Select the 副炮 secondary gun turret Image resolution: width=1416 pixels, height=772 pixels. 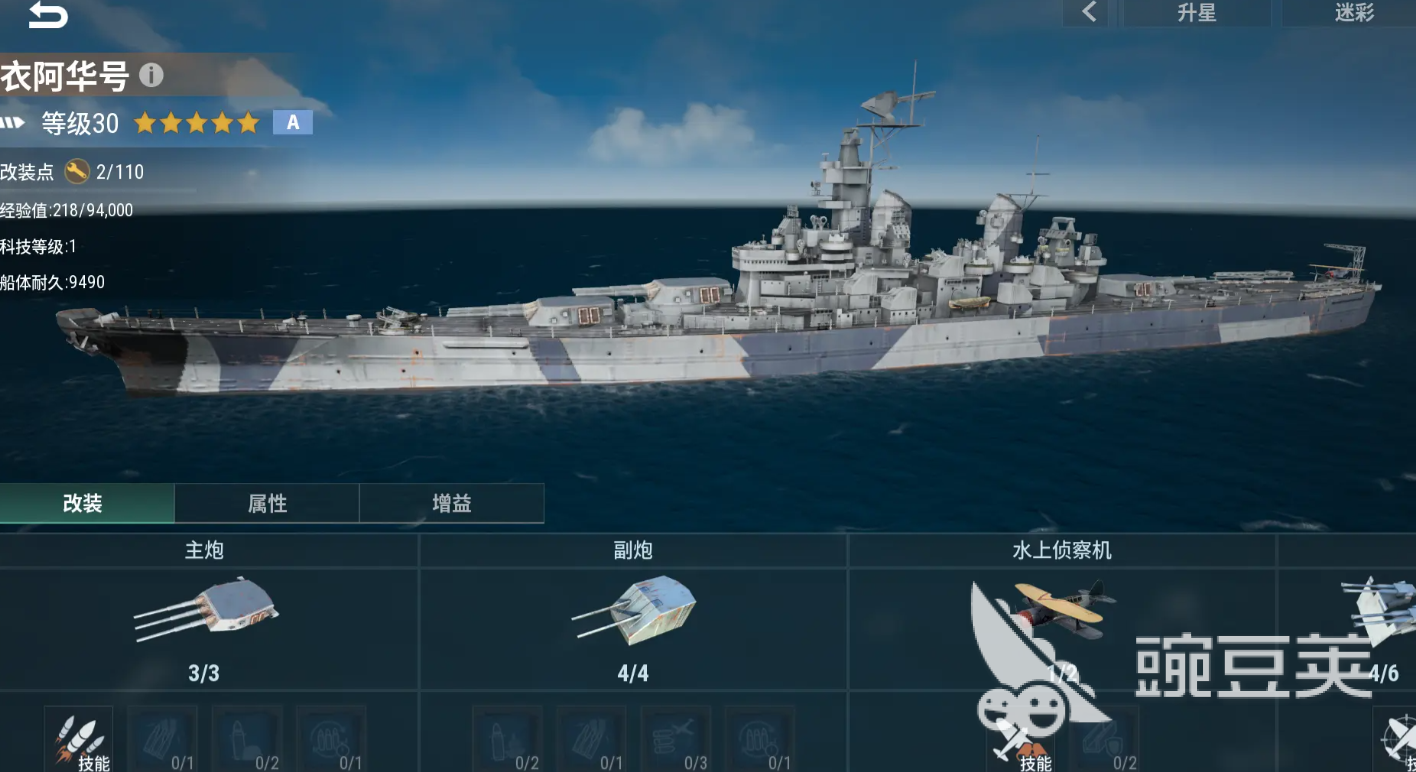click(x=634, y=609)
